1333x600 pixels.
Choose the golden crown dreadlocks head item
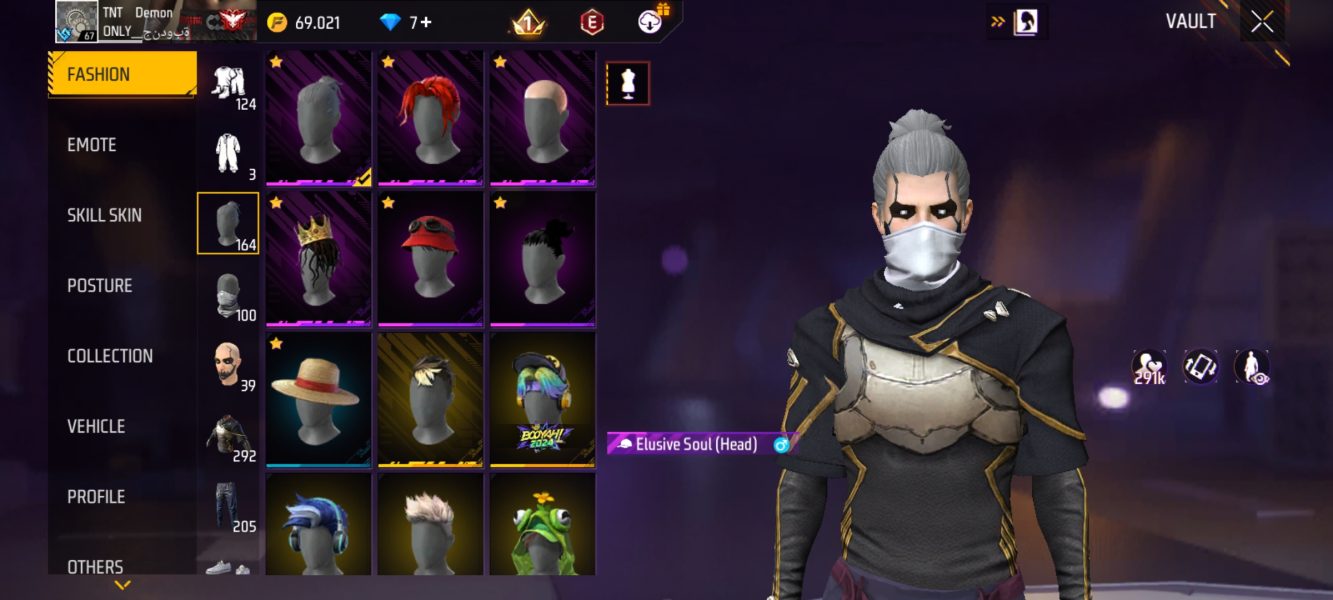pos(318,259)
